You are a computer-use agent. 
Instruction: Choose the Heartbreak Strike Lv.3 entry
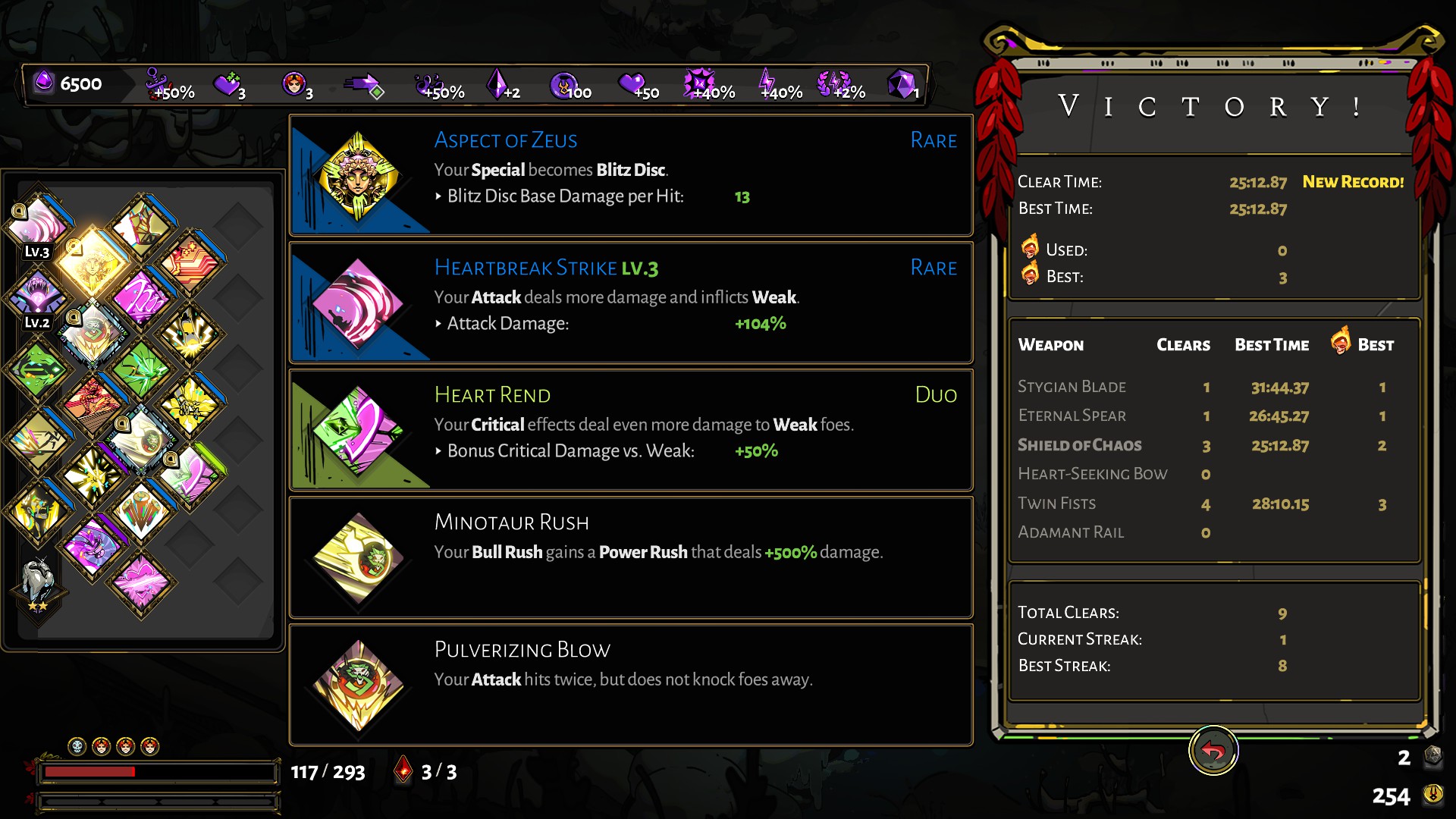tap(631, 303)
